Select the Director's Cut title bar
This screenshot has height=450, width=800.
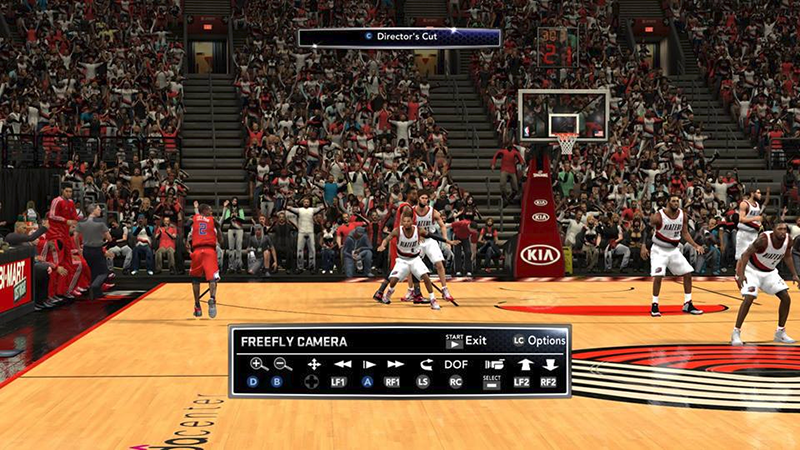400,37
